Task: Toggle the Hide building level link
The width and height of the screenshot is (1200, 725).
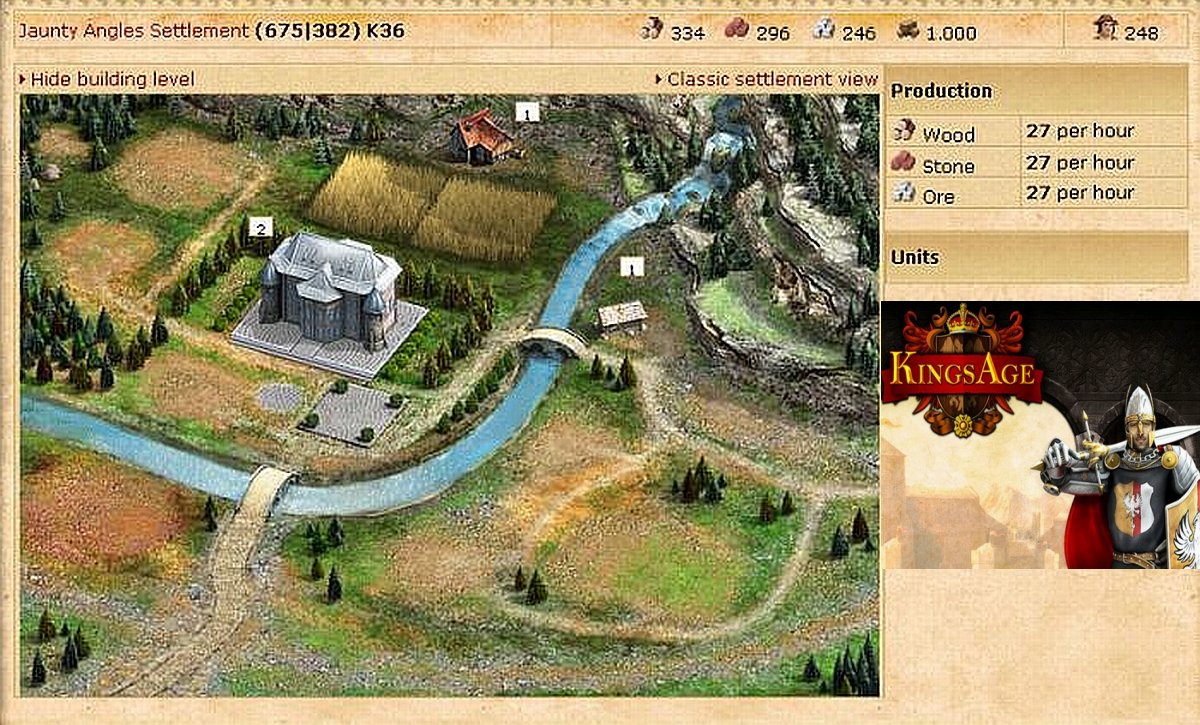Action: pyautogui.click(x=112, y=79)
